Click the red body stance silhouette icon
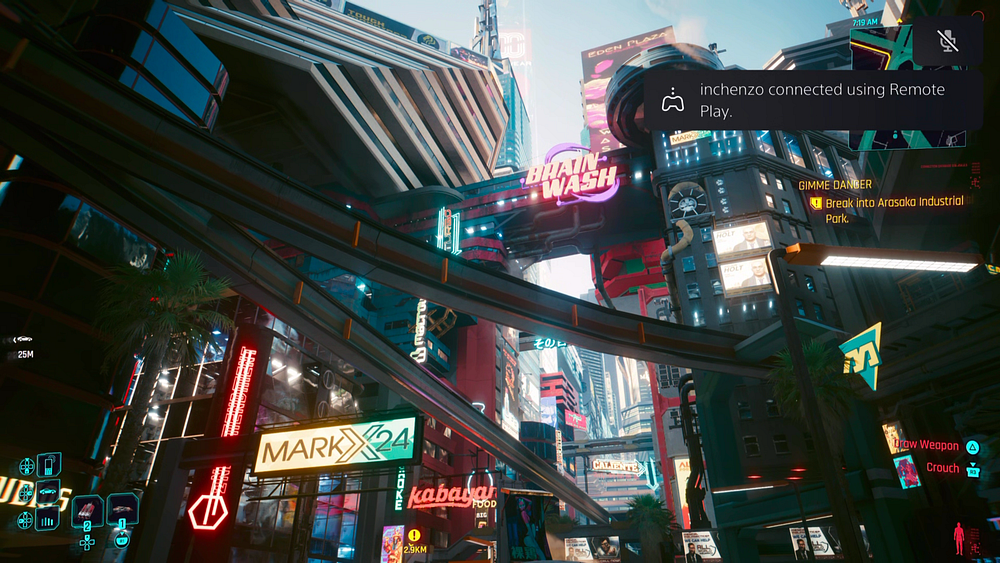 point(959,538)
